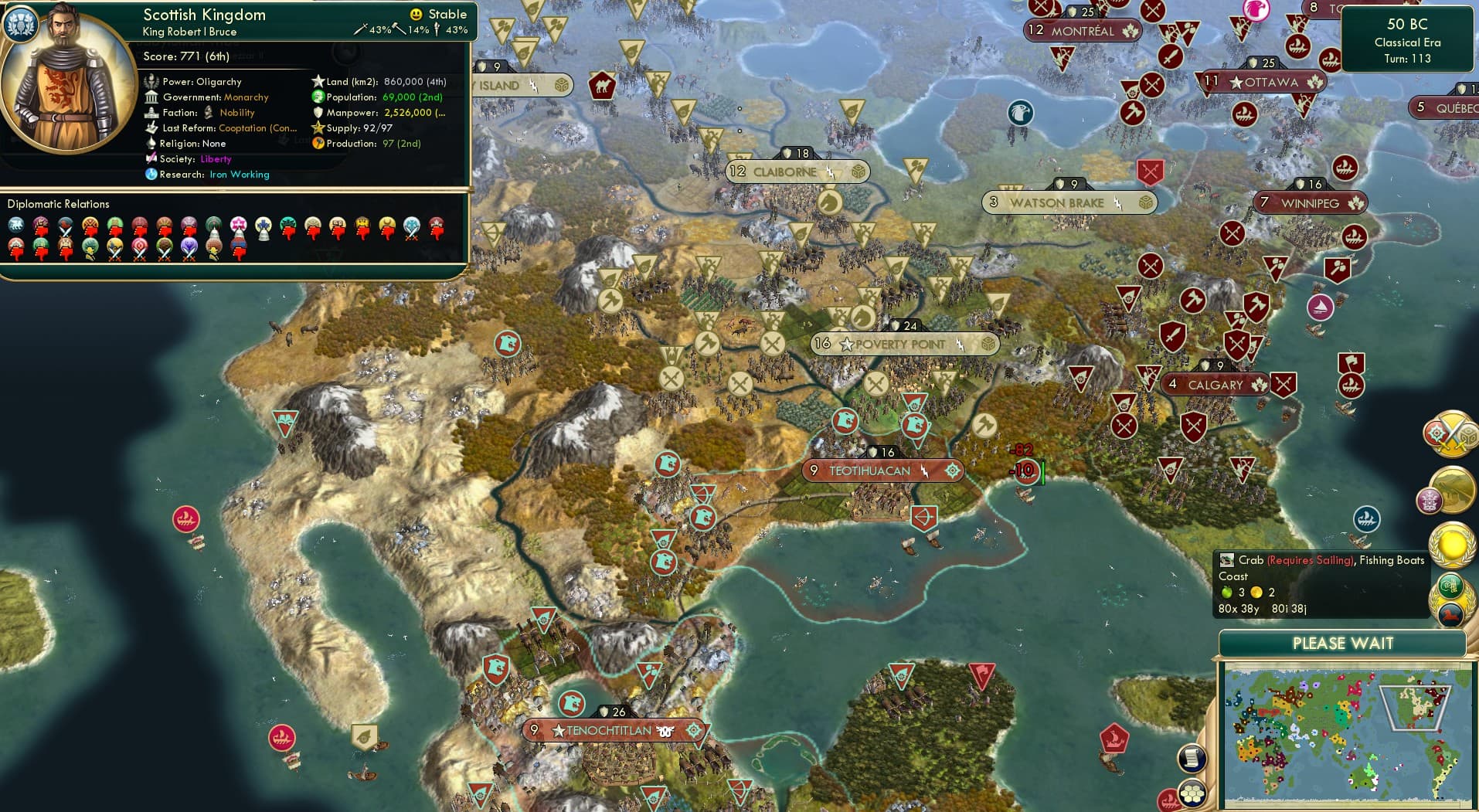Click the Stable happiness smiley icon
Image resolution: width=1479 pixels, height=812 pixels.
coord(416,13)
